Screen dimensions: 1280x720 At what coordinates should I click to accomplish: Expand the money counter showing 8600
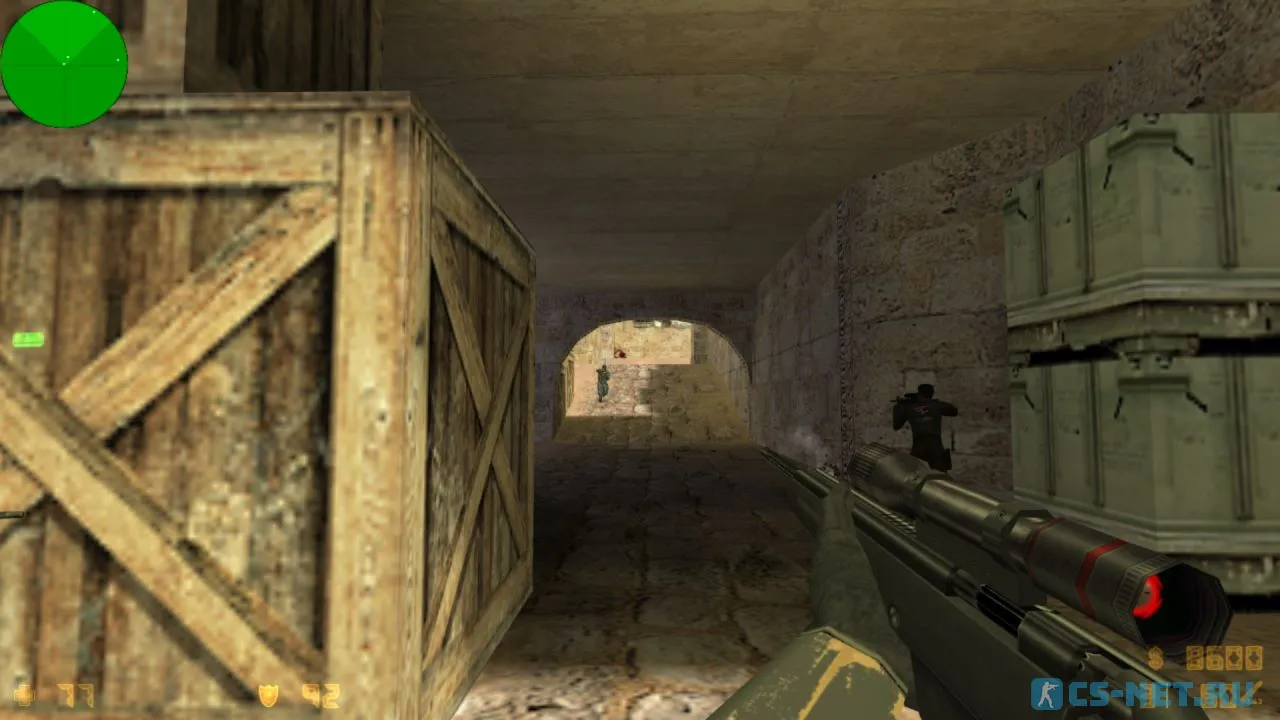pyautogui.click(x=1225, y=657)
